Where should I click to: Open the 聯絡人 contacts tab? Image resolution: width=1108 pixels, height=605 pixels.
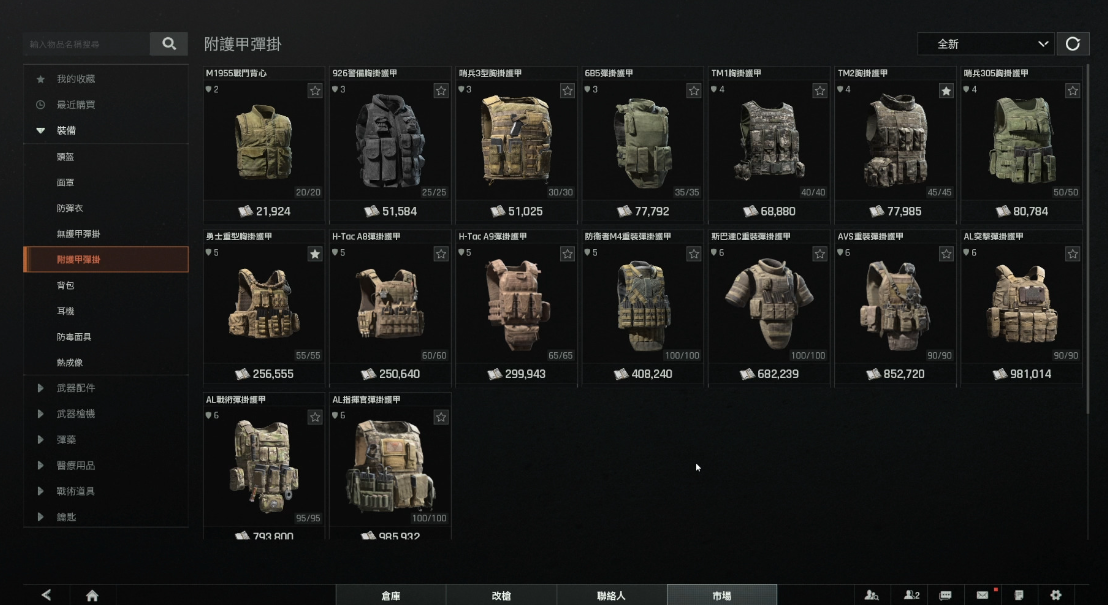pos(611,595)
